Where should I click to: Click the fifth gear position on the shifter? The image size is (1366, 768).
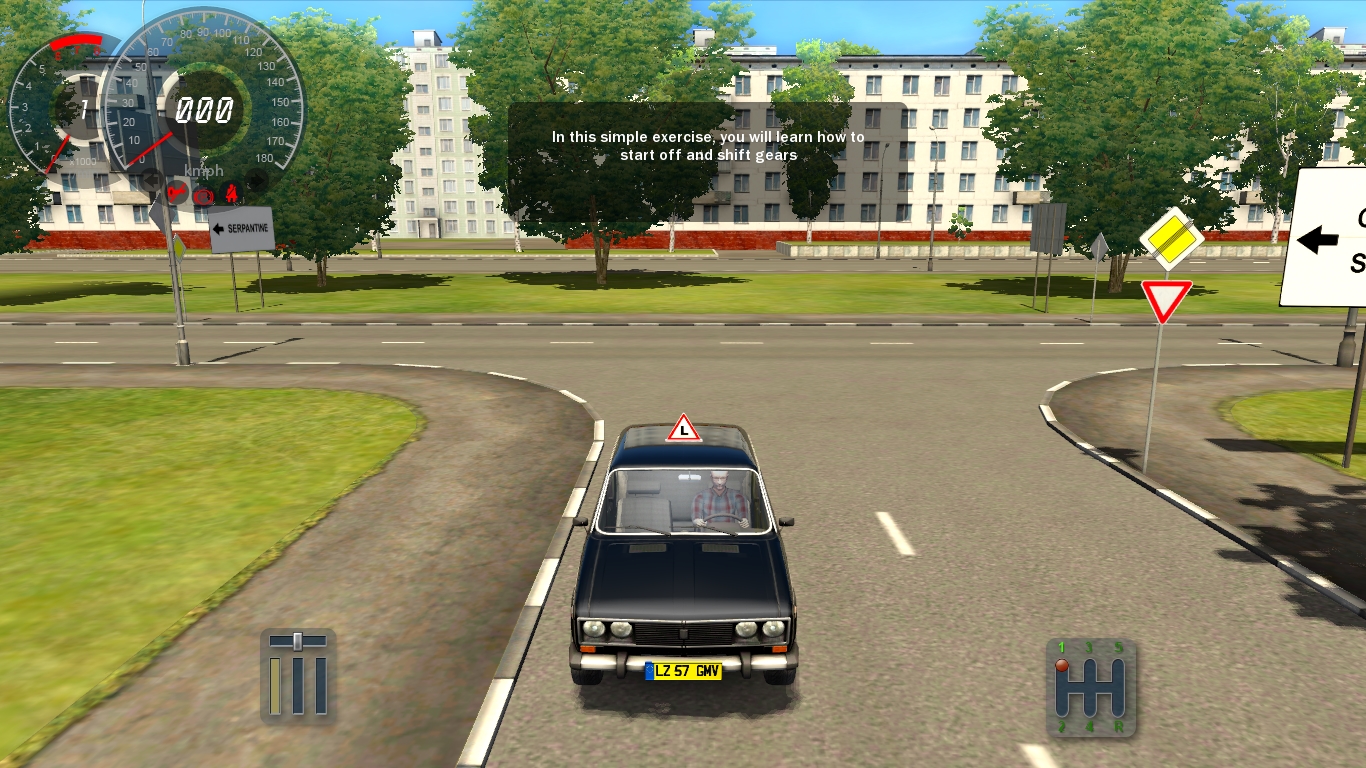1118,663
